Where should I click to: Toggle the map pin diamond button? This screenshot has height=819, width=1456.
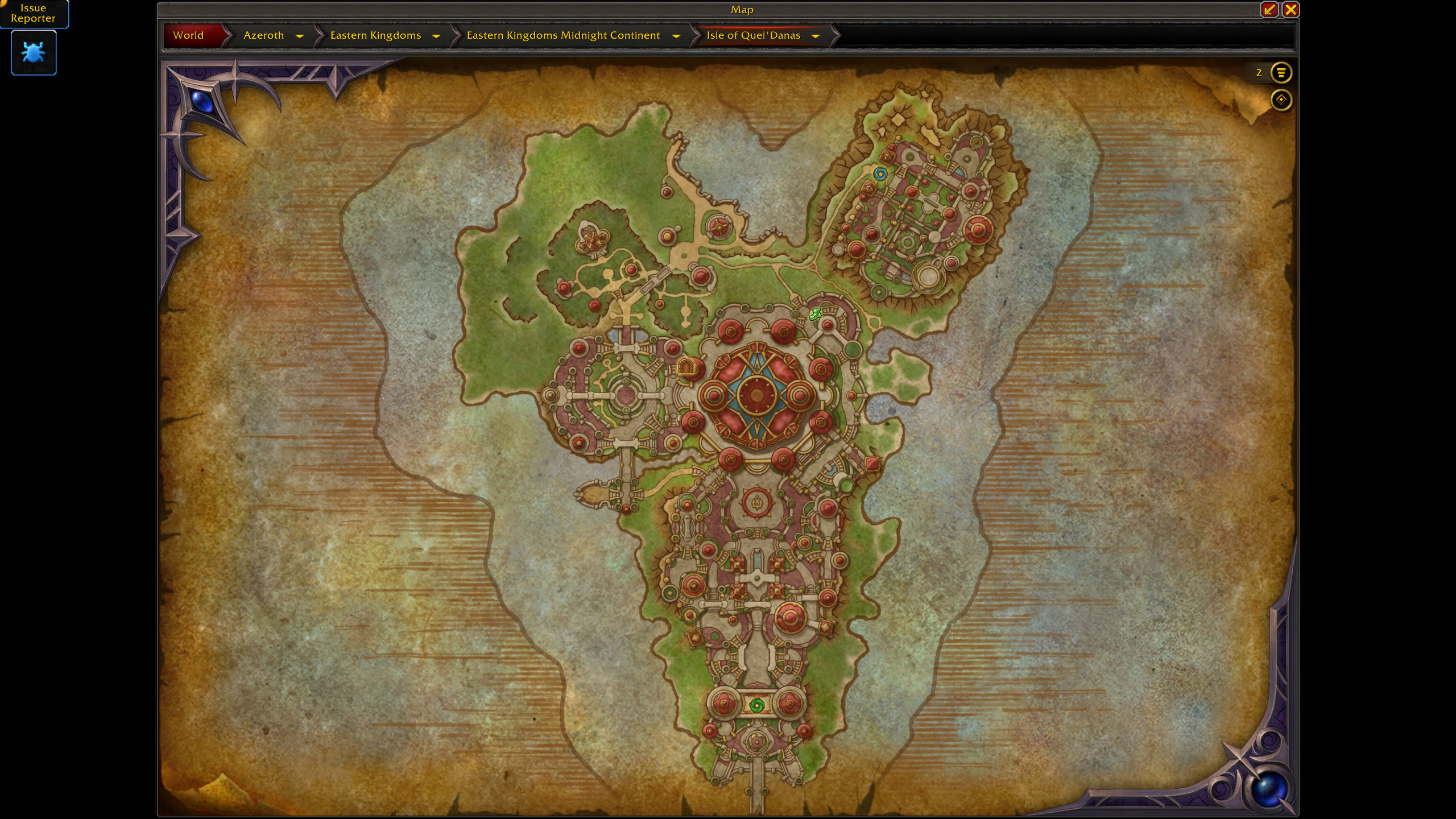pyautogui.click(x=1281, y=100)
